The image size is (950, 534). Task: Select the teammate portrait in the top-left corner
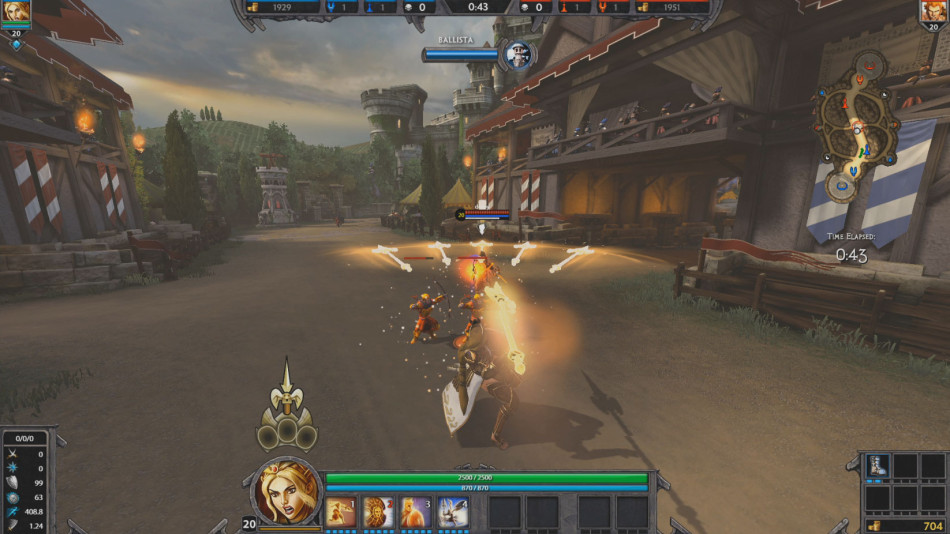[x=17, y=13]
